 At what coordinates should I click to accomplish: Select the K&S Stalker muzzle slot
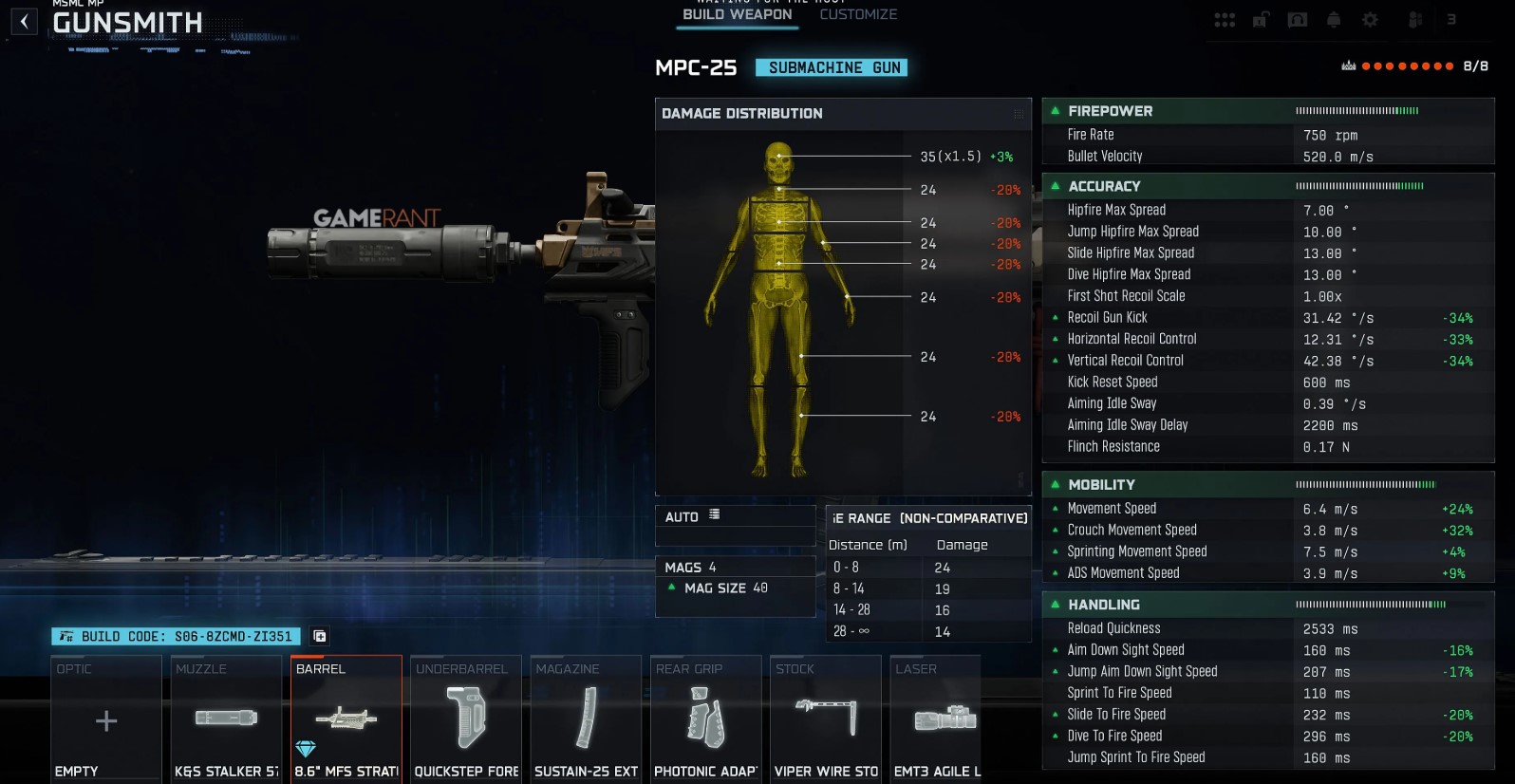[x=226, y=719]
